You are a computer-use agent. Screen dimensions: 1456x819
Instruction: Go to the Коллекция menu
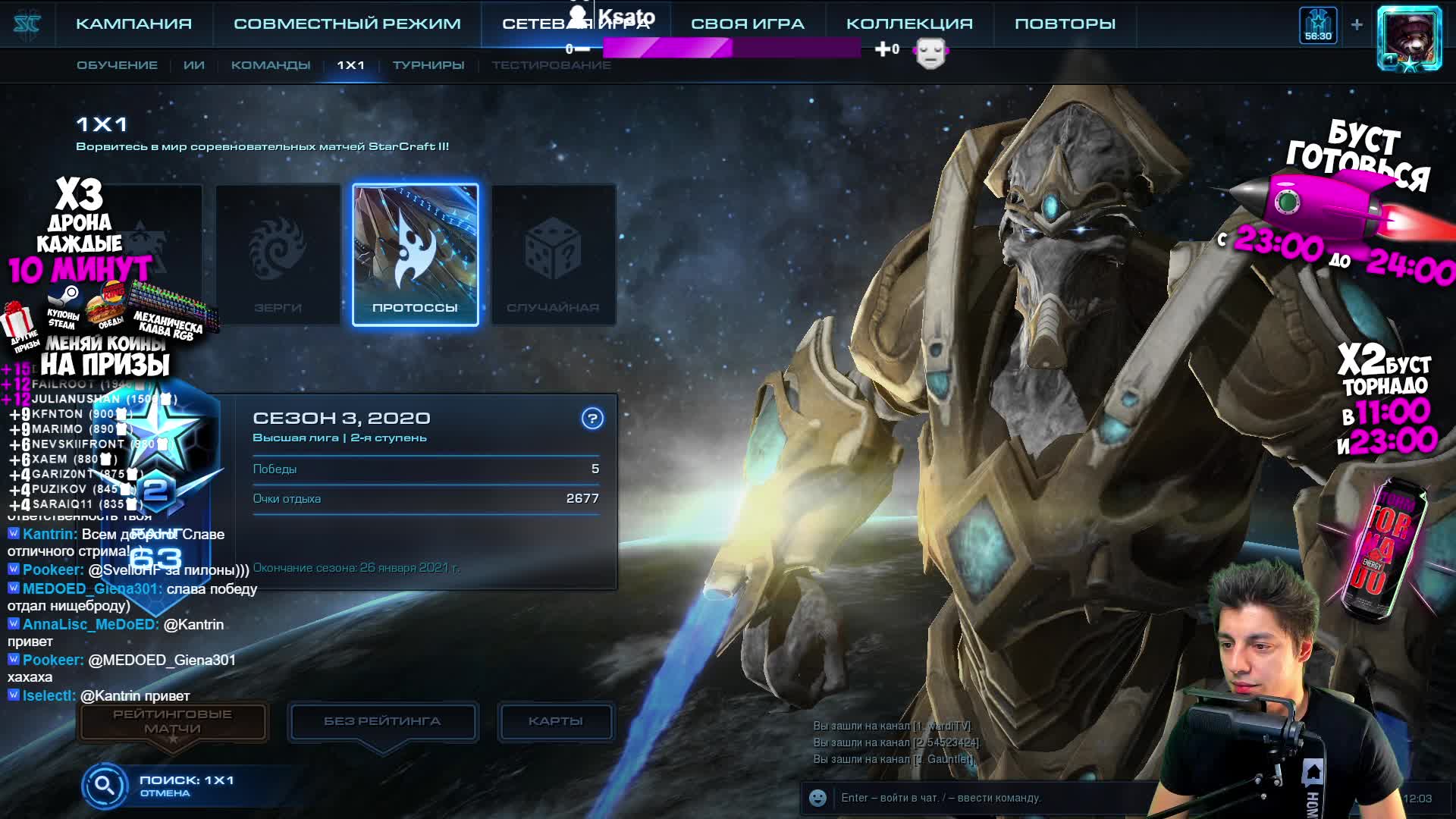(908, 24)
